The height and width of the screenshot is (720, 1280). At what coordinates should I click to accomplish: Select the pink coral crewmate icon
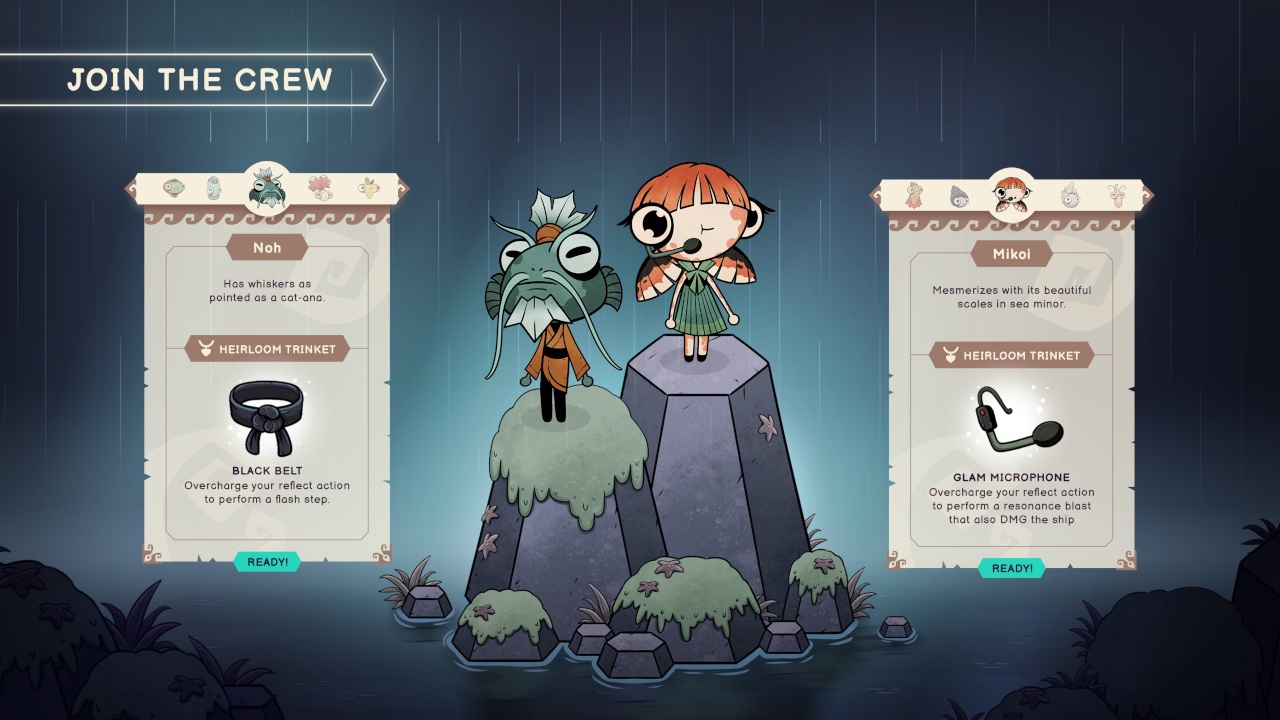point(321,188)
